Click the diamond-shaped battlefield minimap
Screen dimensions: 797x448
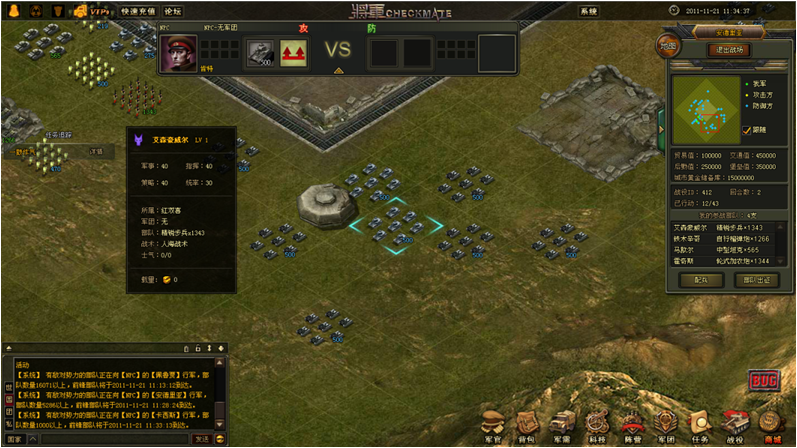pyautogui.click(x=706, y=109)
